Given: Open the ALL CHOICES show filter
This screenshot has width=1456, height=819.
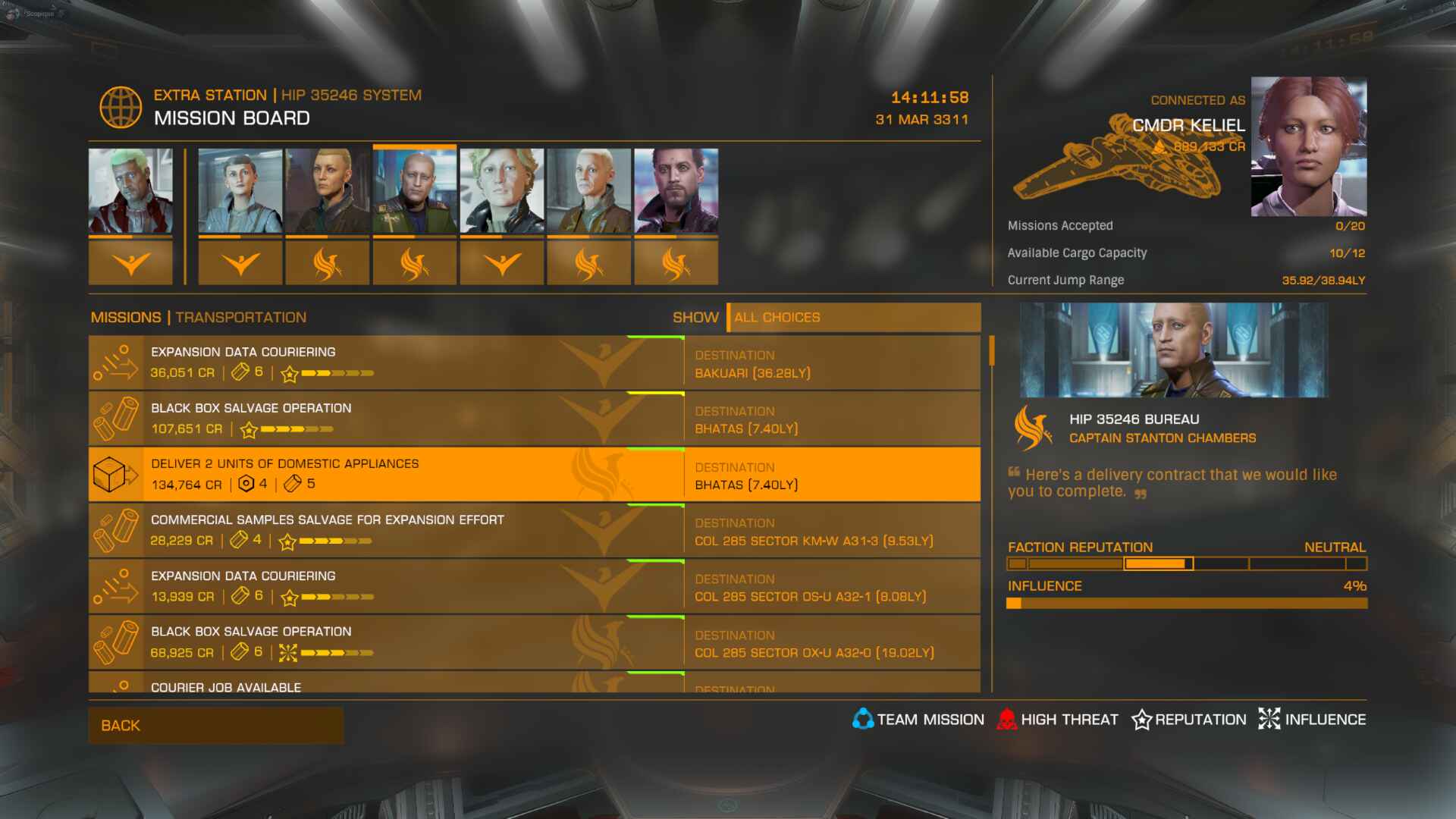Looking at the screenshot, I should point(853,318).
